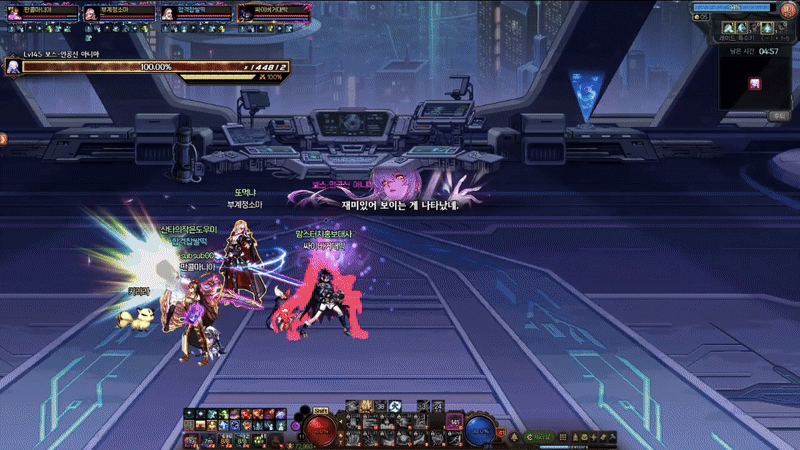Select the second party member portrait frame
The width and height of the screenshot is (800, 450).
click(x=90, y=12)
